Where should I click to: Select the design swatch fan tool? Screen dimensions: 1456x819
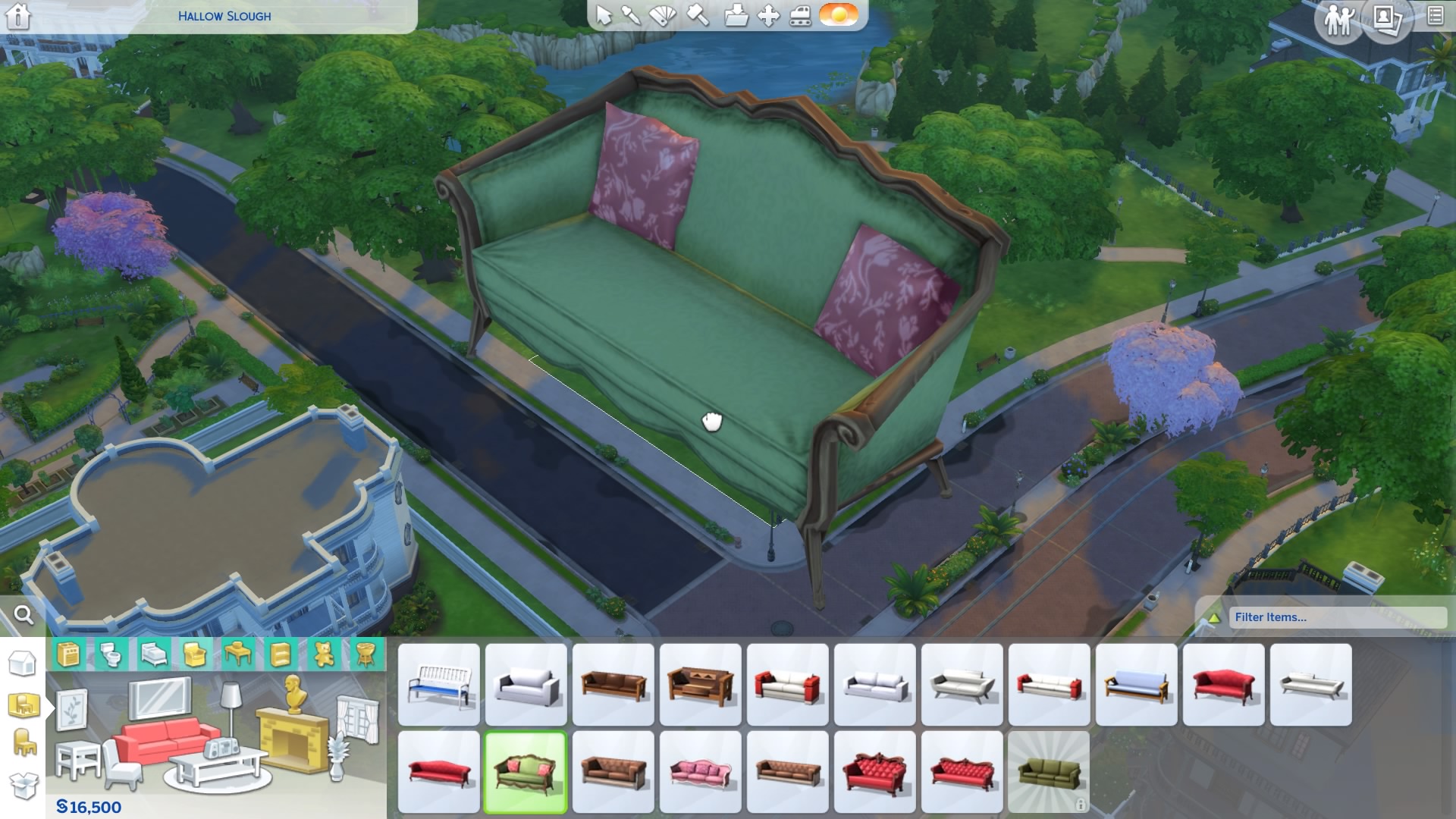click(x=663, y=15)
